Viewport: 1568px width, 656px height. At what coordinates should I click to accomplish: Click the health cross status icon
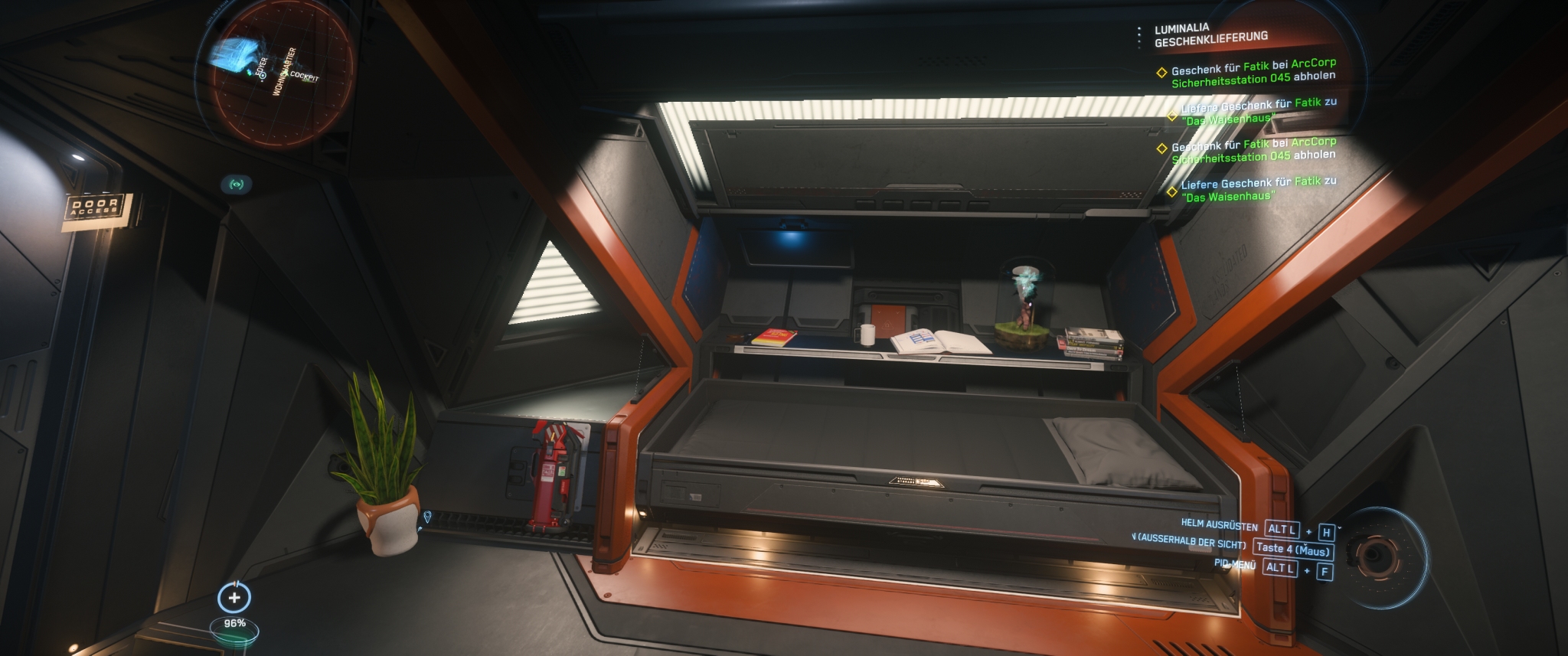point(234,597)
